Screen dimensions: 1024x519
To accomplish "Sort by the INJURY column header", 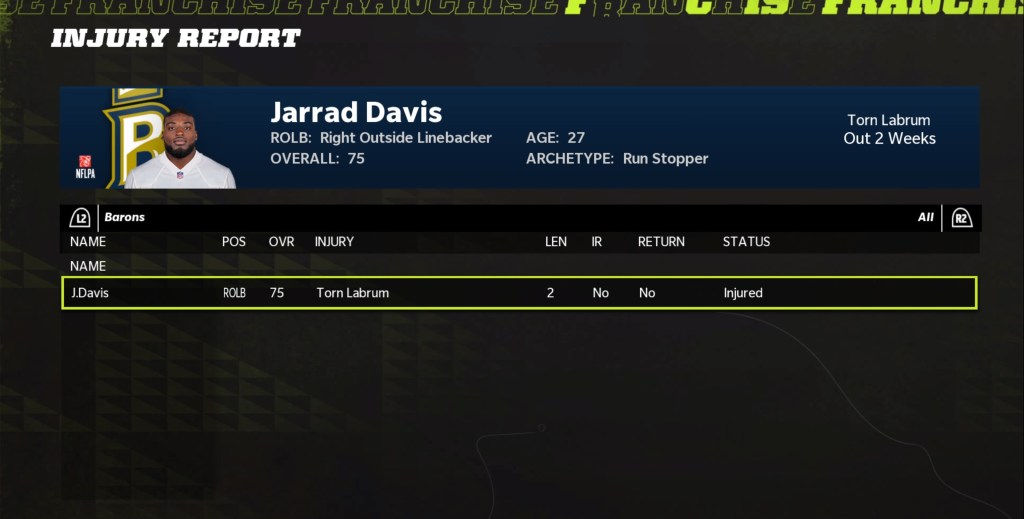I will pyautogui.click(x=334, y=242).
